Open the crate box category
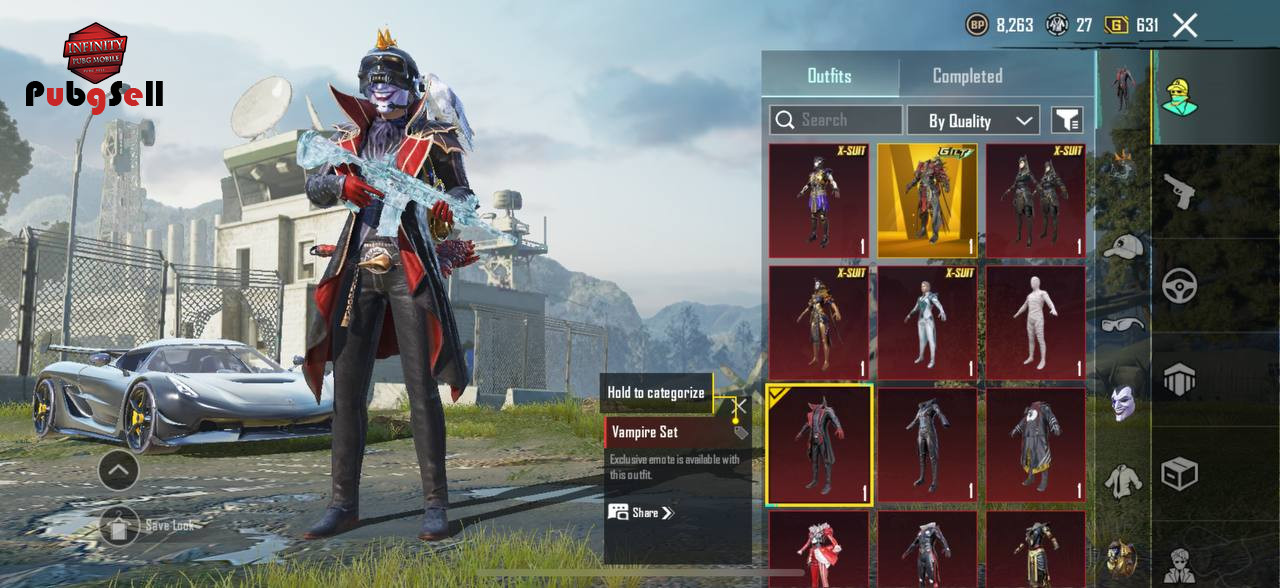 click(x=1180, y=473)
